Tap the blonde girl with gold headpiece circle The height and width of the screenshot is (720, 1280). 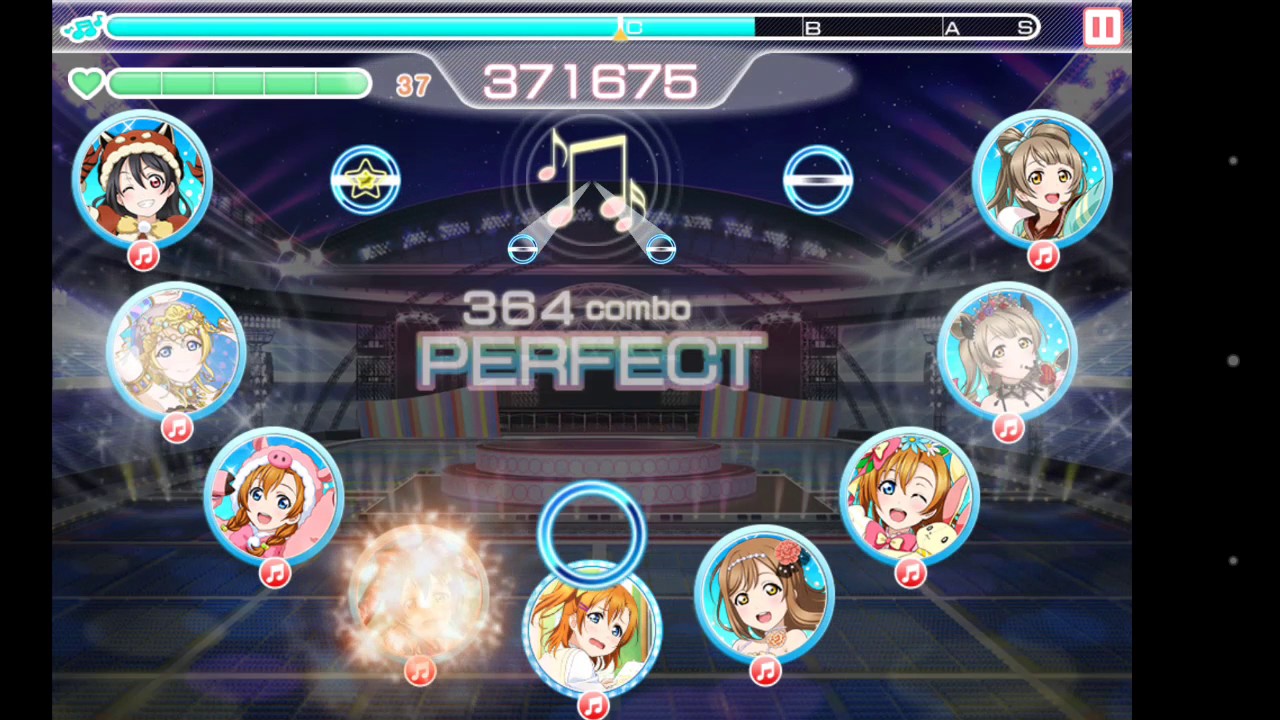[176, 349]
